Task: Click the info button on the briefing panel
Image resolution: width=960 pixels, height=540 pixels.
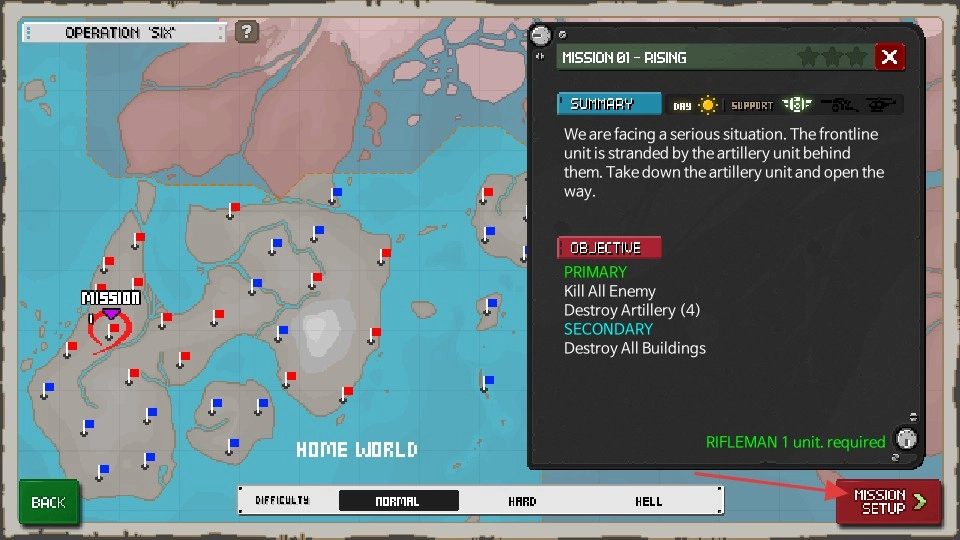Action: click(x=906, y=438)
